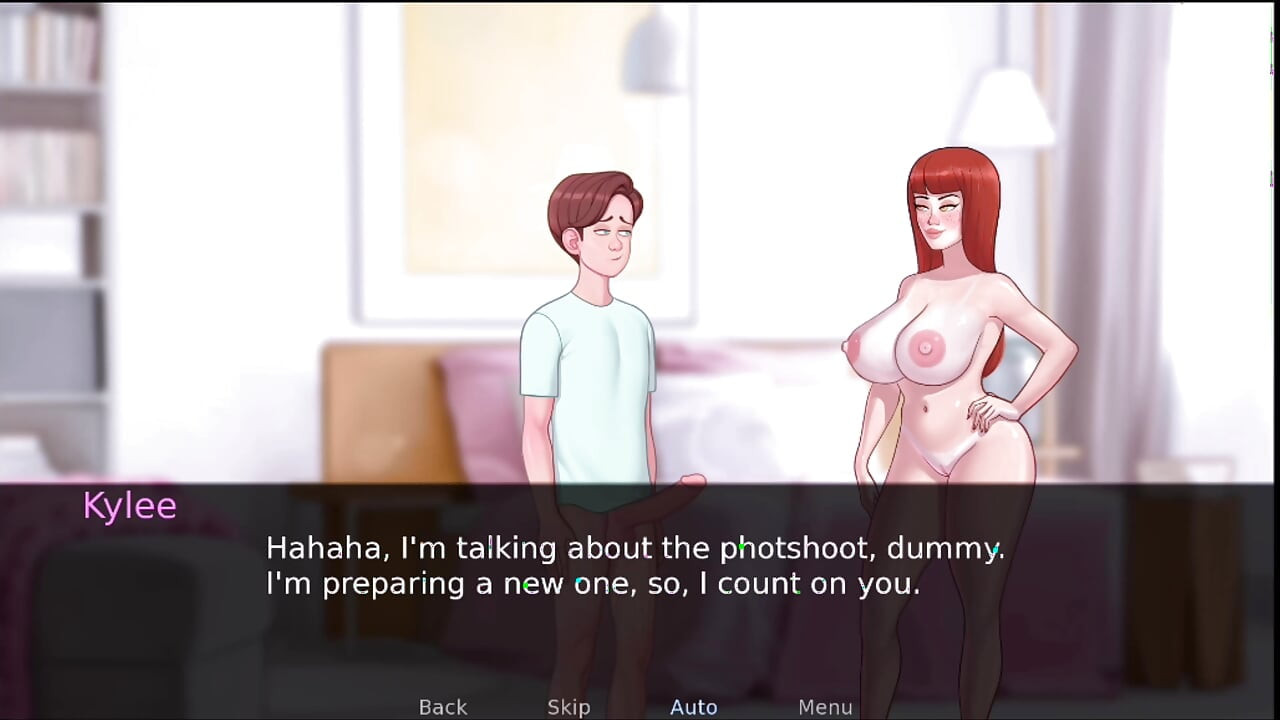1280x720 pixels.
Task: Click the Back button to rewind dialogue
Action: [x=442, y=707]
